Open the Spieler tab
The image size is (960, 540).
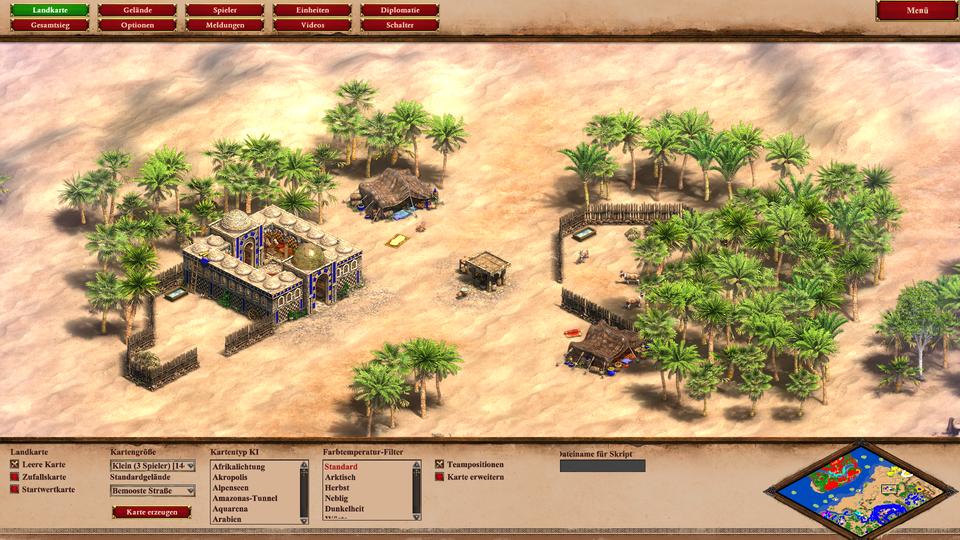pos(224,10)
